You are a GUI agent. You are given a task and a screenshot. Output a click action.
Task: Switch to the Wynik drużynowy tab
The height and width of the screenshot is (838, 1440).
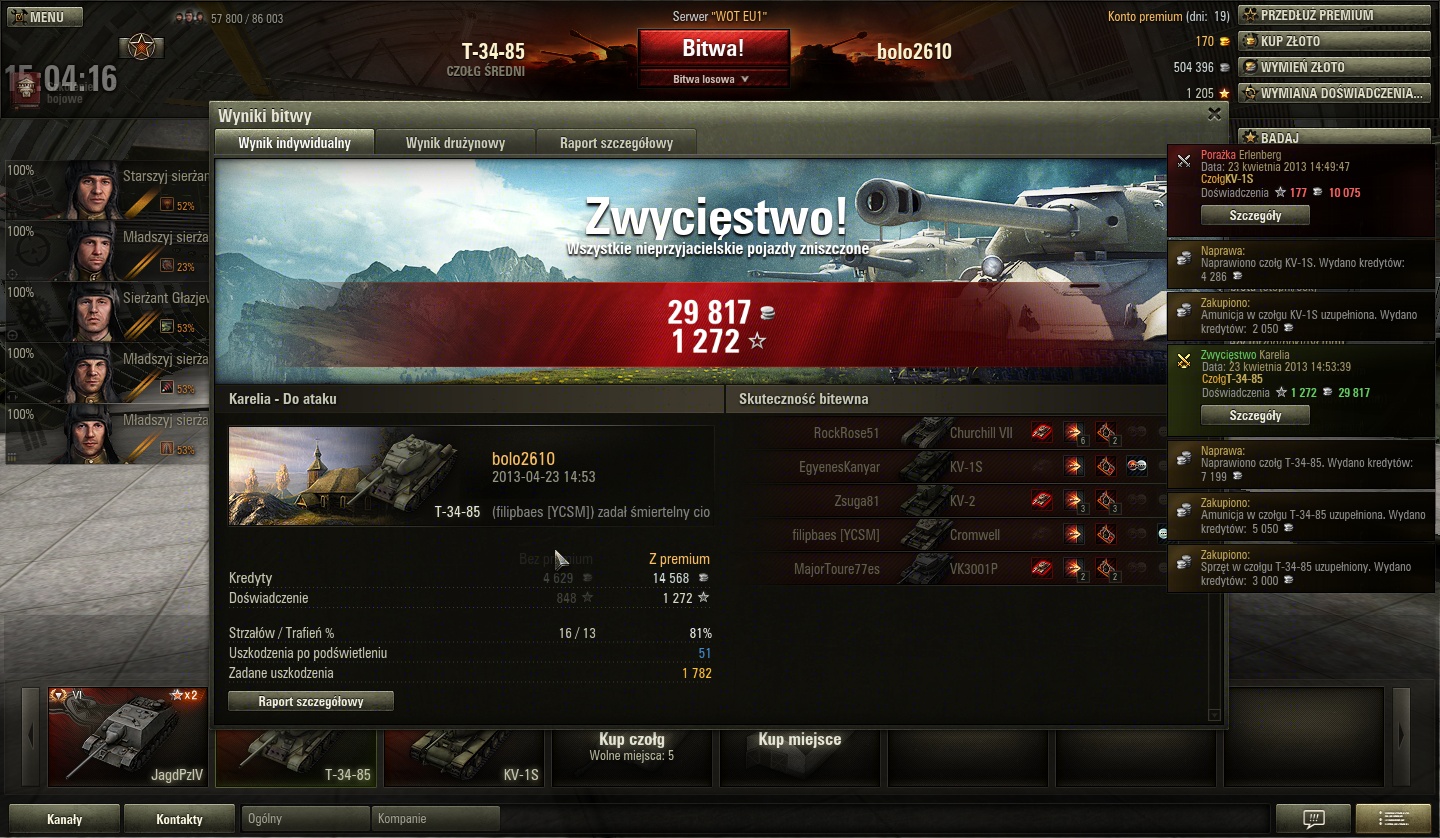(x=455, y=143)
